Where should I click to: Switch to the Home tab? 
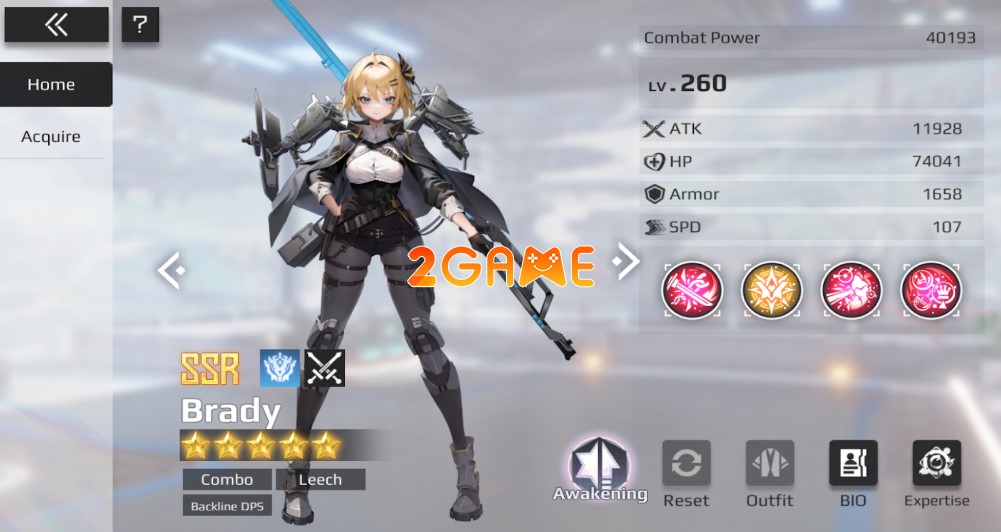pyautogui.click(x=52, y=85)
